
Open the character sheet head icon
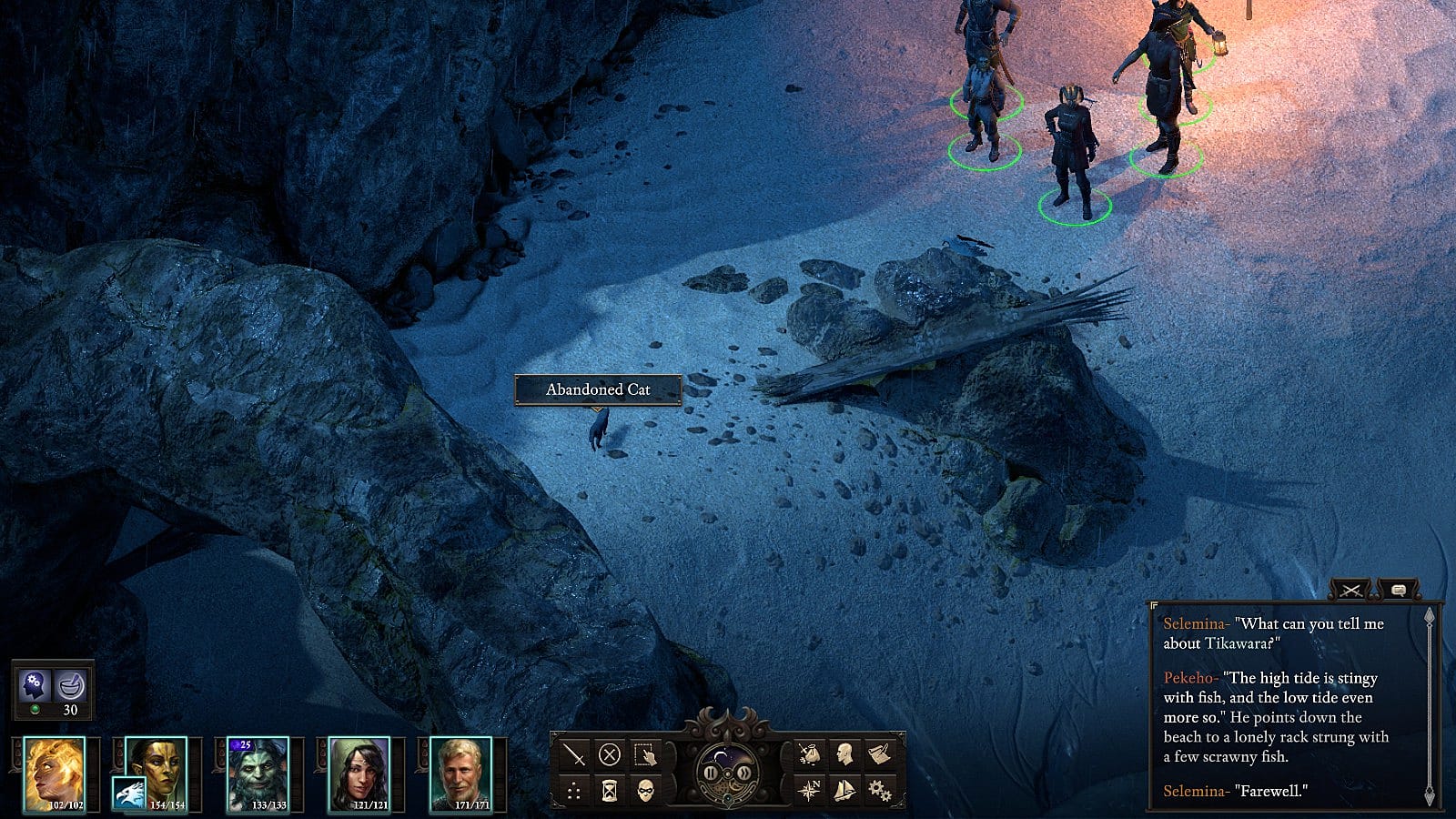[x=844, y=754]
